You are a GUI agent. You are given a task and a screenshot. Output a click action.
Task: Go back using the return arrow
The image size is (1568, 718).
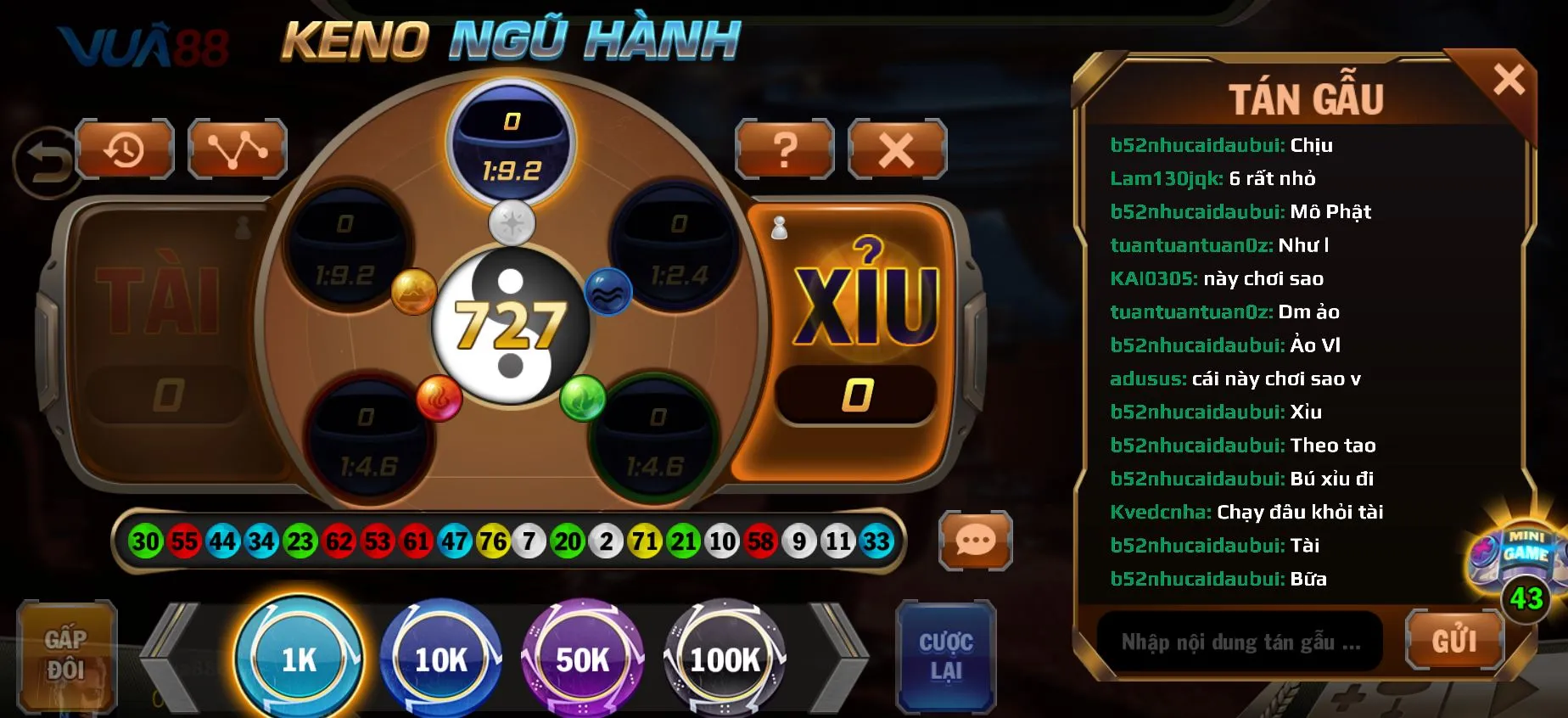[x=44, y=162]
